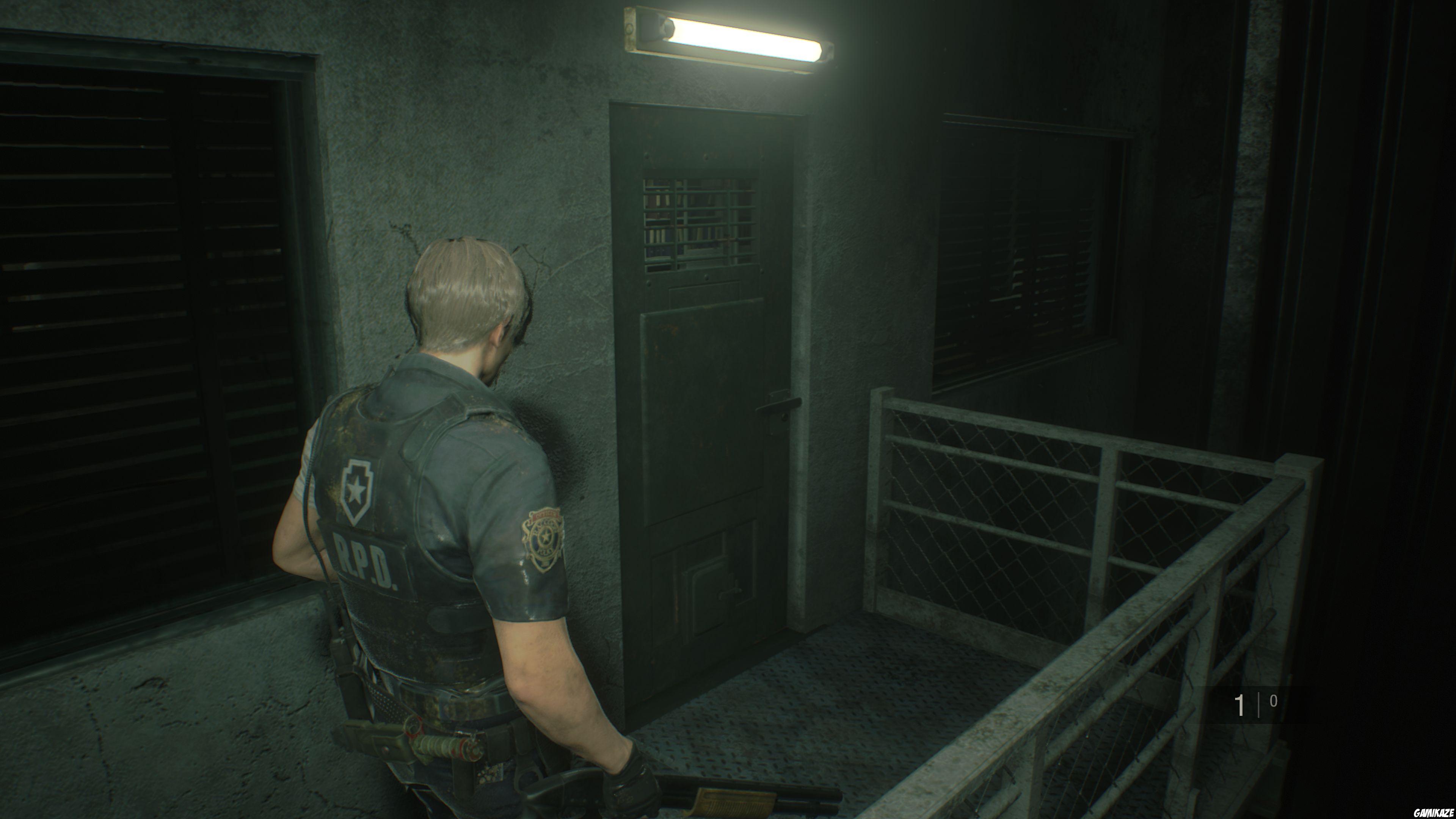1456x819 pixels.
Task: Open the green metal door
Action: pos(706,395)
